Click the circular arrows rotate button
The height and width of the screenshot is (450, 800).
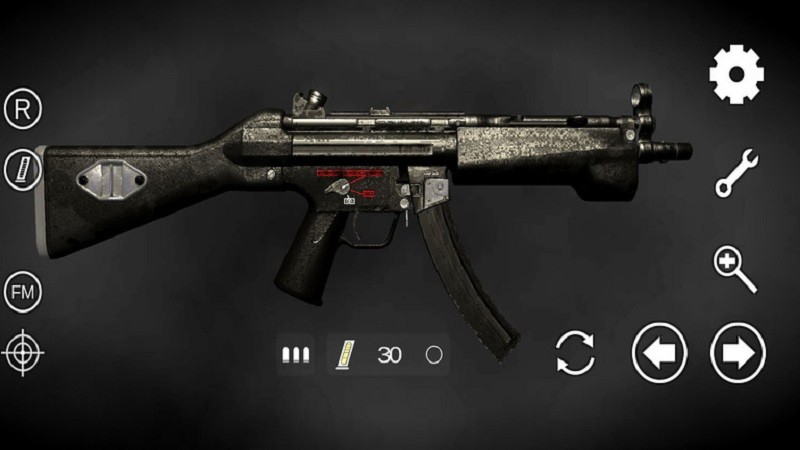[x=575, y=353]
